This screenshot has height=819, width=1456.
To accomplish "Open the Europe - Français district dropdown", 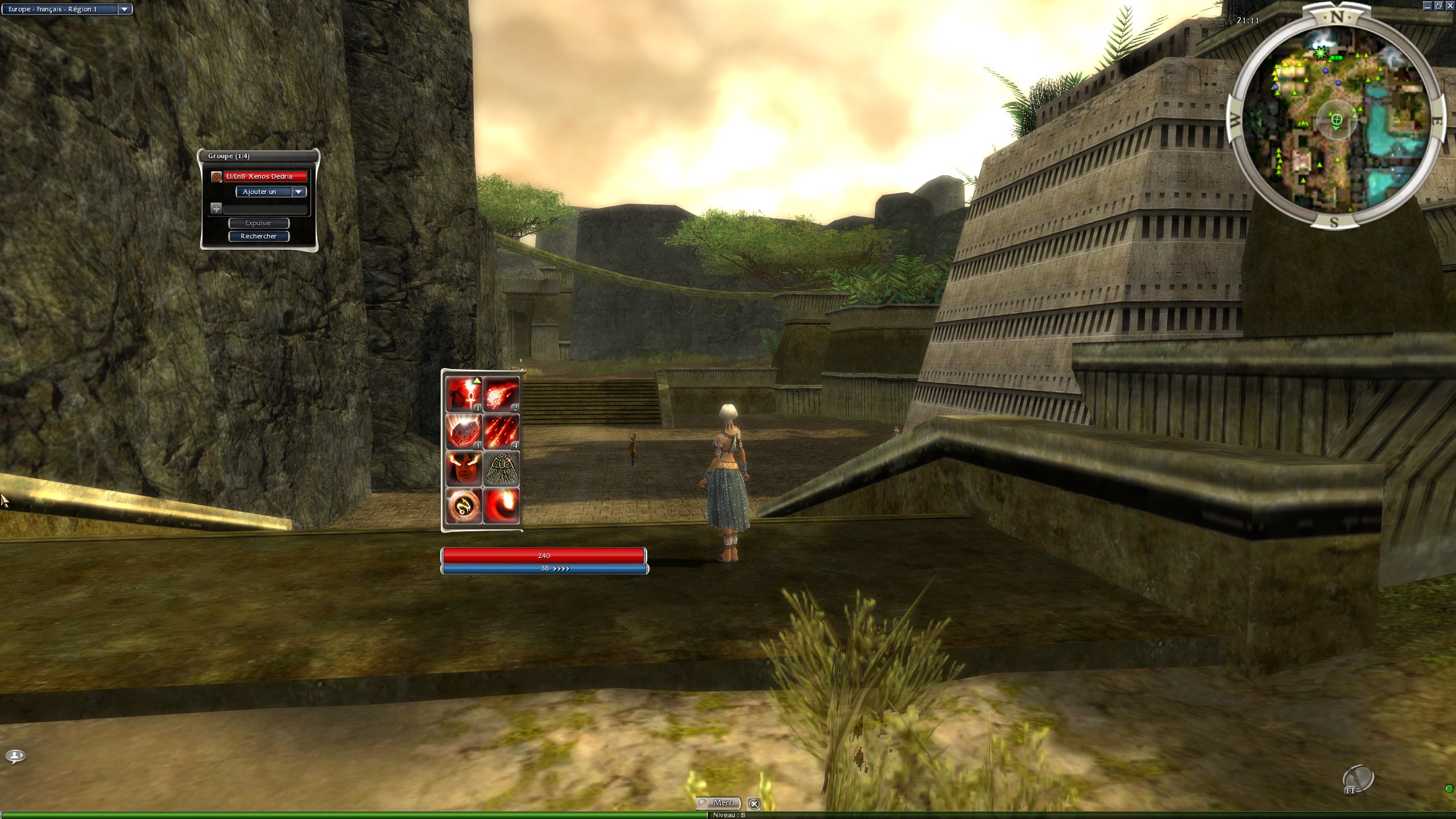I will click(x=124, y=9).
